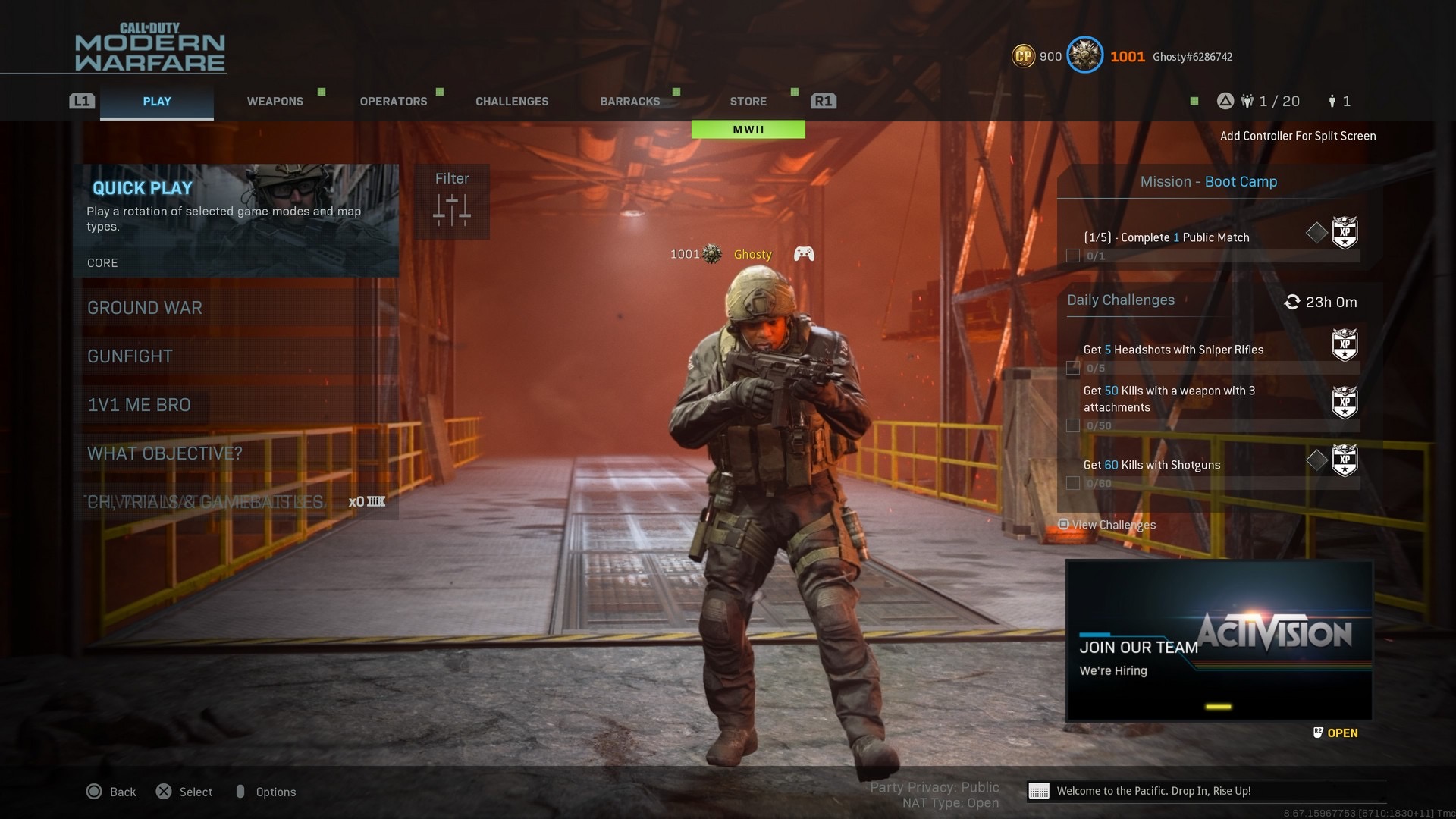
Task: Open the Activision Join Our Team banner
Action: pyautogui.click(x=1219, y=640)
